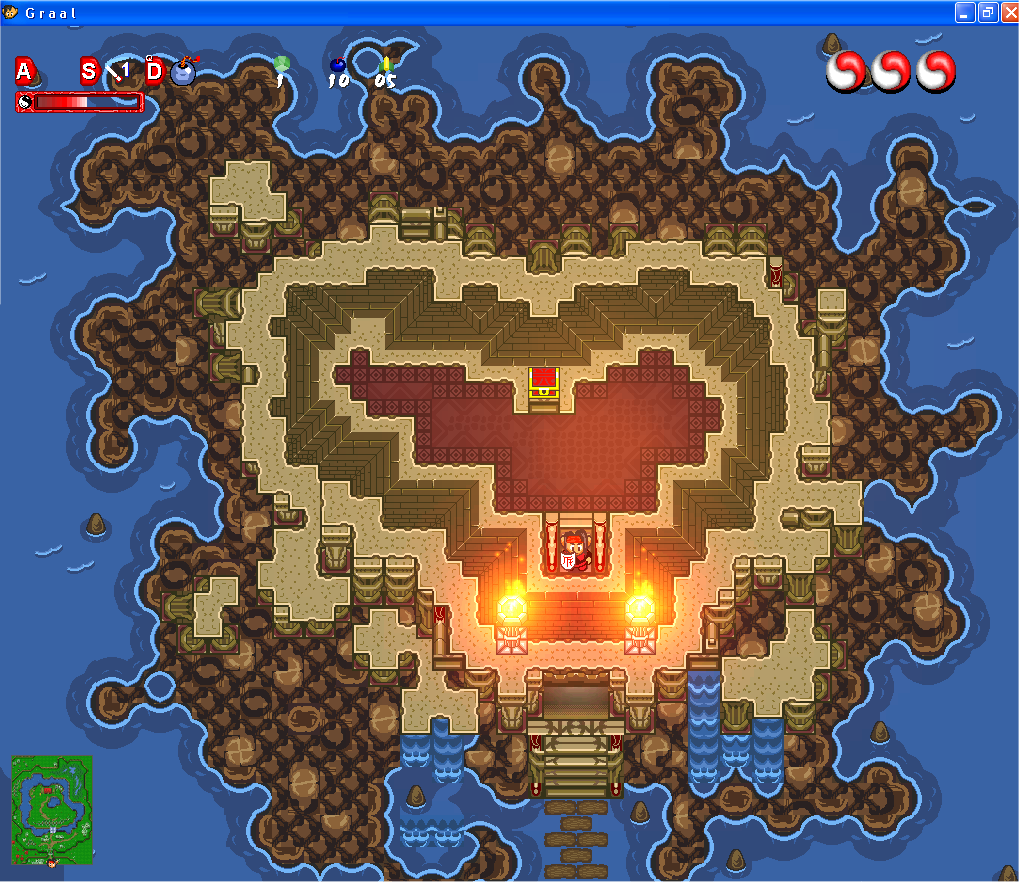Viewport: 1019px width, 882px height.
Task: Open the overworld minimap
Action: point(52,809)
